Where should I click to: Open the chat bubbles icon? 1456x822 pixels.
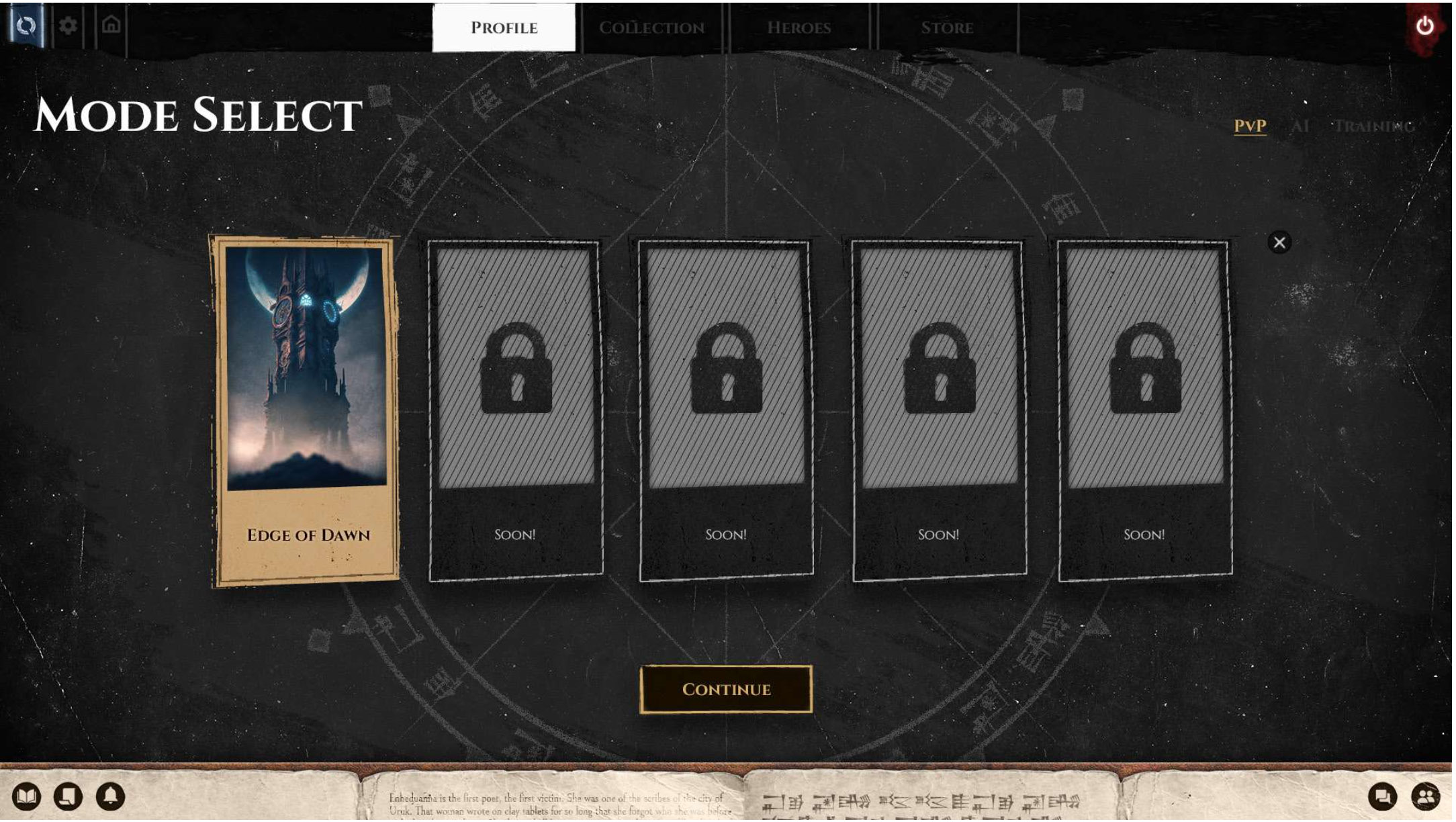(1383, 796)
